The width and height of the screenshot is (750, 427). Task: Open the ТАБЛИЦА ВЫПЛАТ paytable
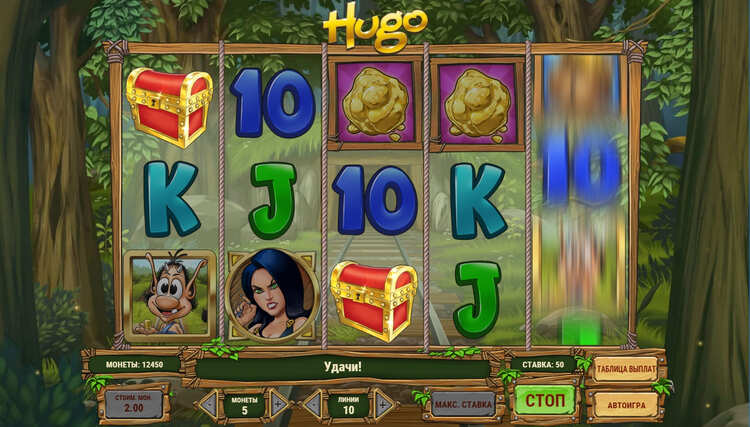[x=627, y=370]
